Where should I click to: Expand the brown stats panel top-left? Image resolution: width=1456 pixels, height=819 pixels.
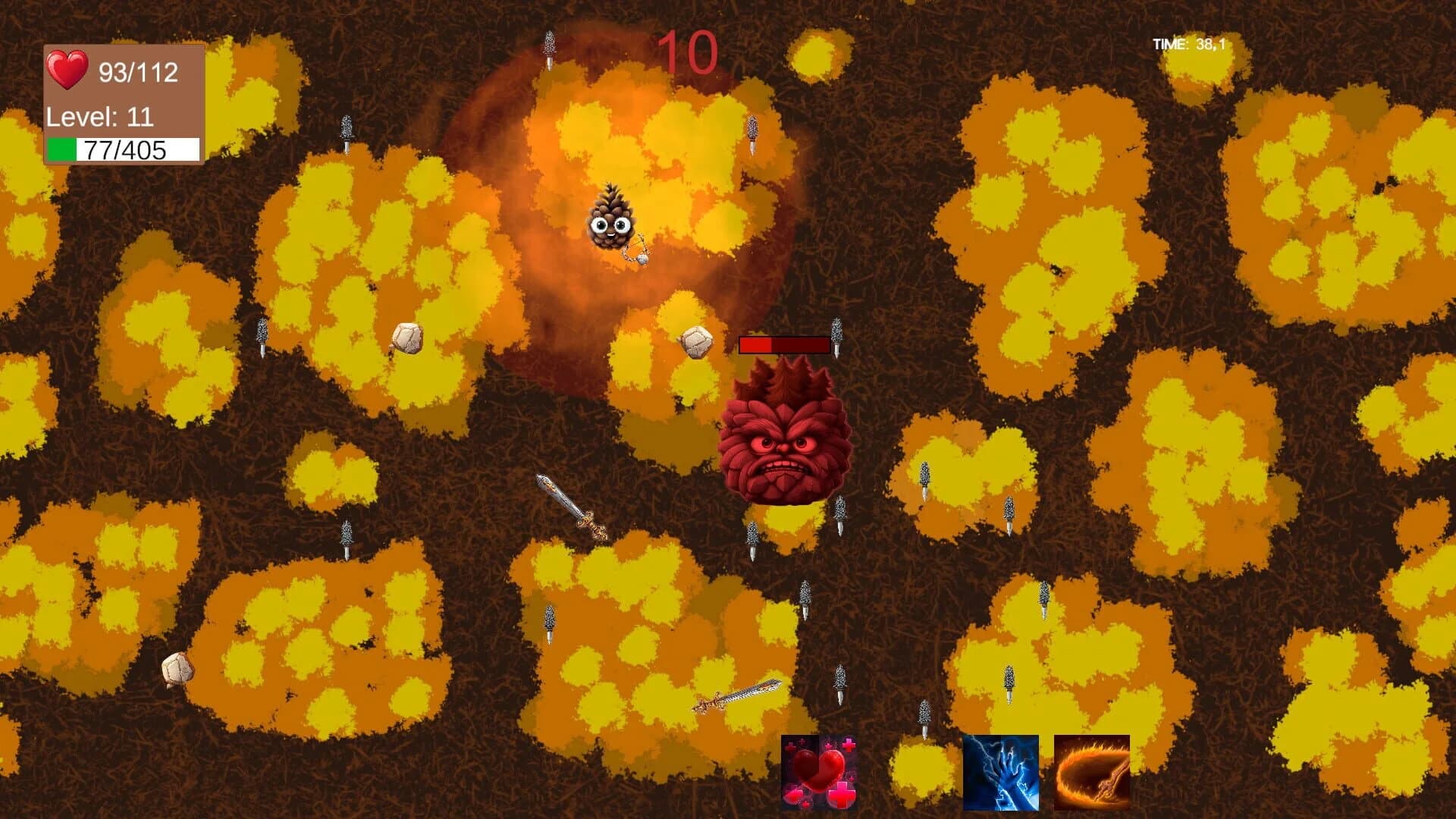tap(124, 102)
